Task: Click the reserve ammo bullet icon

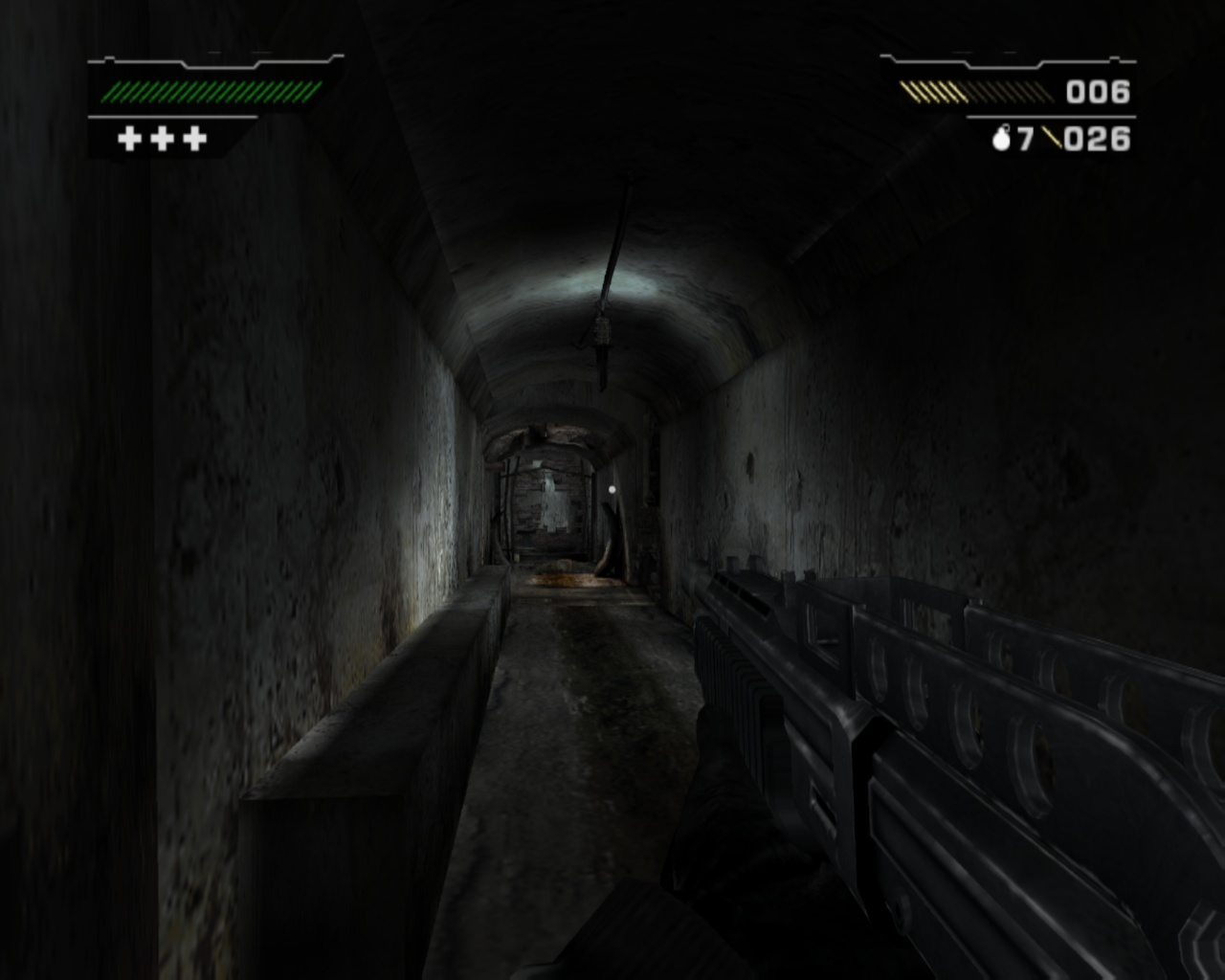Action: pyautogui.click(x=1051, y=140)
